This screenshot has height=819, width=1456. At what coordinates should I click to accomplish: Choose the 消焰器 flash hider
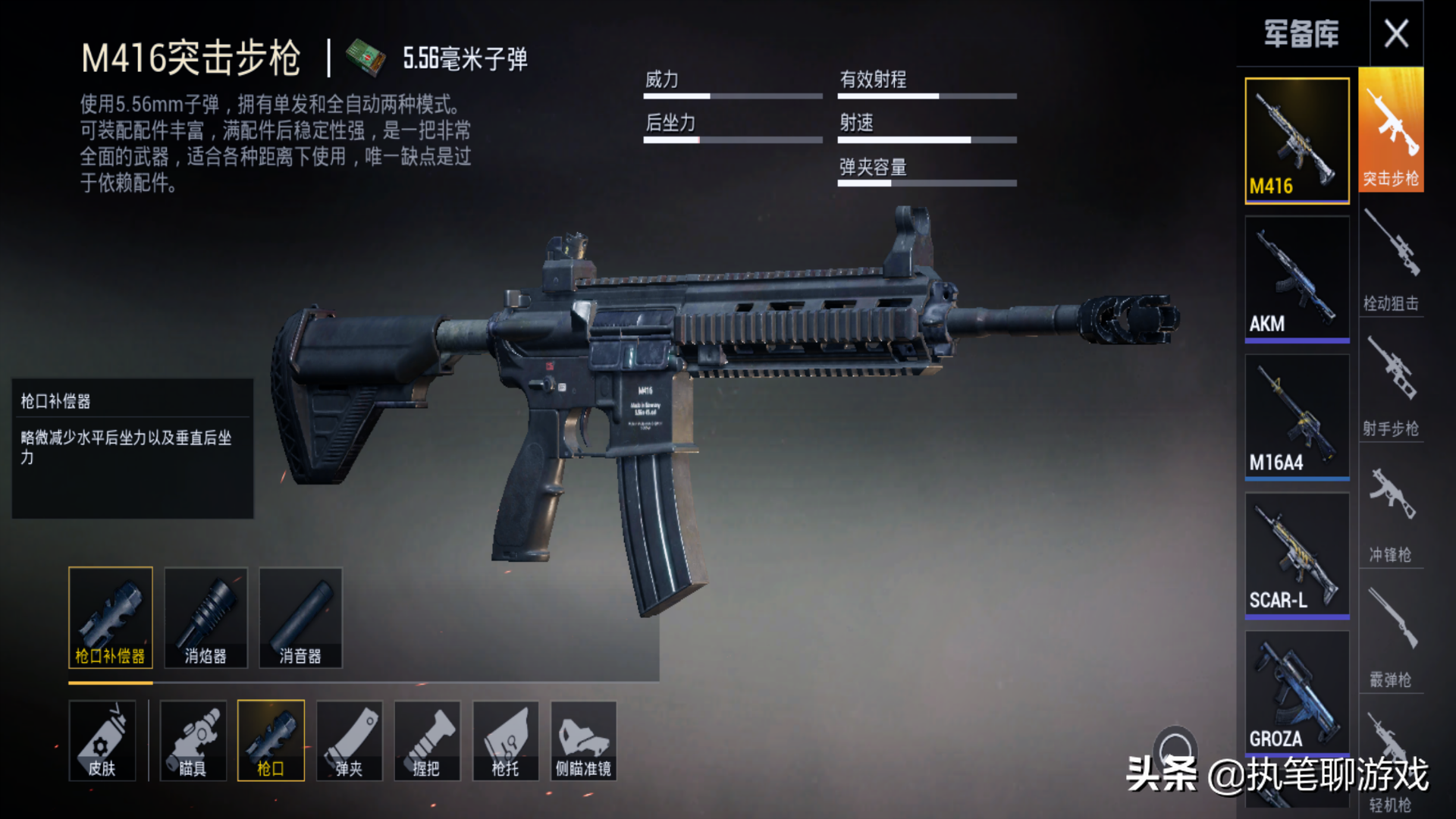tap(206, 617)
